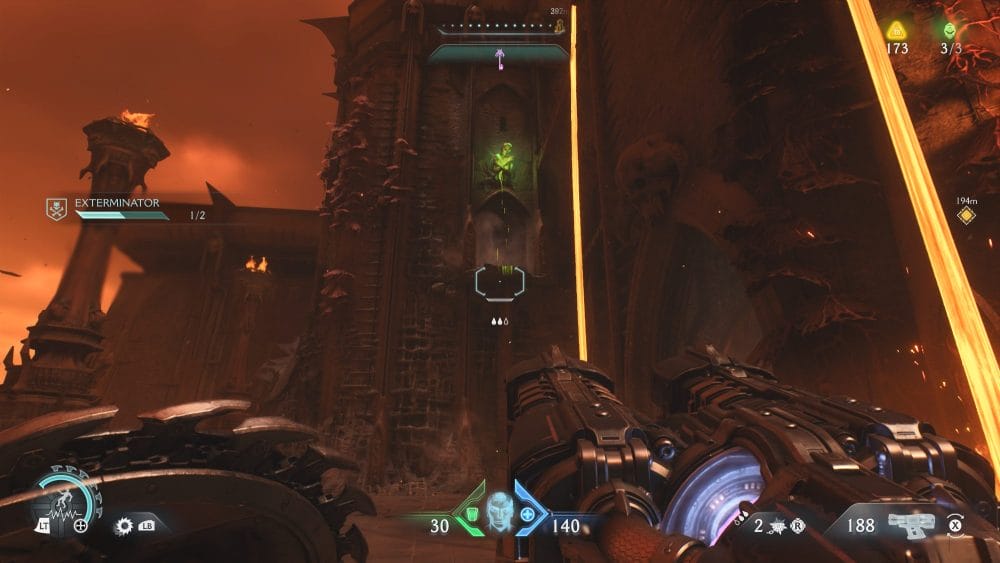This screenshot has height=563, width=1000.
Task: Select the hexagonal crosshair reticle
Action: click(500, 281)
